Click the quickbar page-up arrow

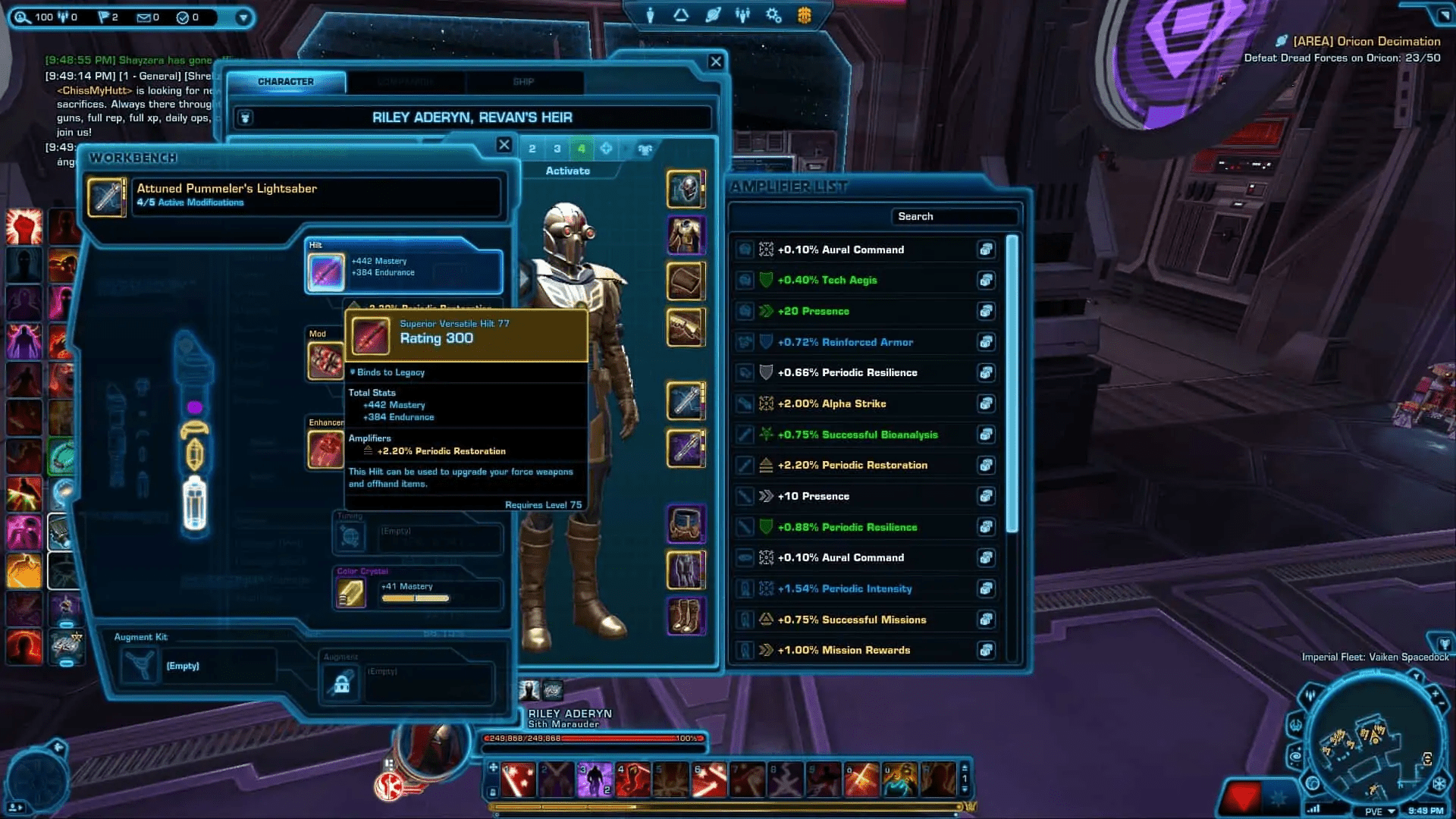pyautogui.click(x=965, y=767)
